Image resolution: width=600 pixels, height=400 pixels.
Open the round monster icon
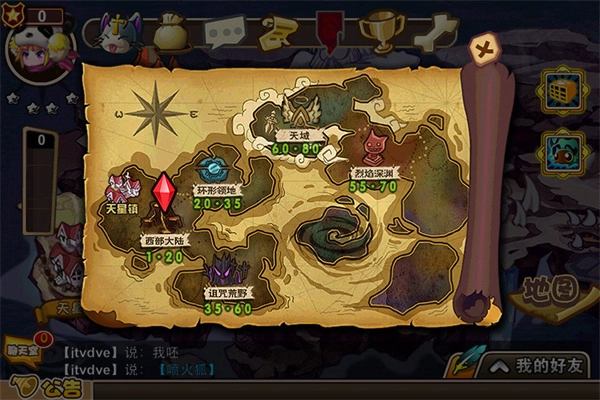[x=561, y=153]
